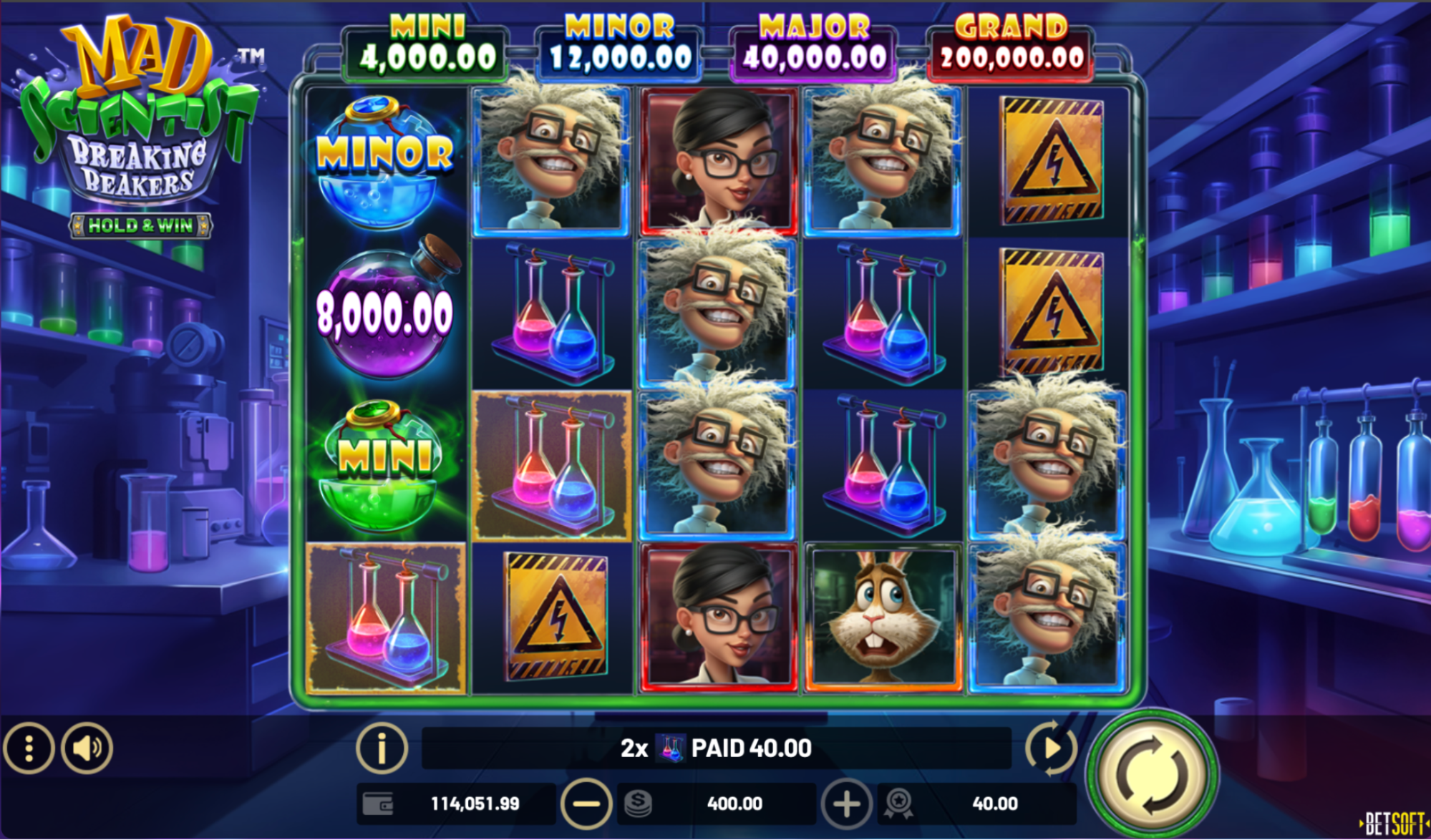Screen dimensions: 1431x840
Task: Open the three-dot options menu
Action: coord(29,748)
